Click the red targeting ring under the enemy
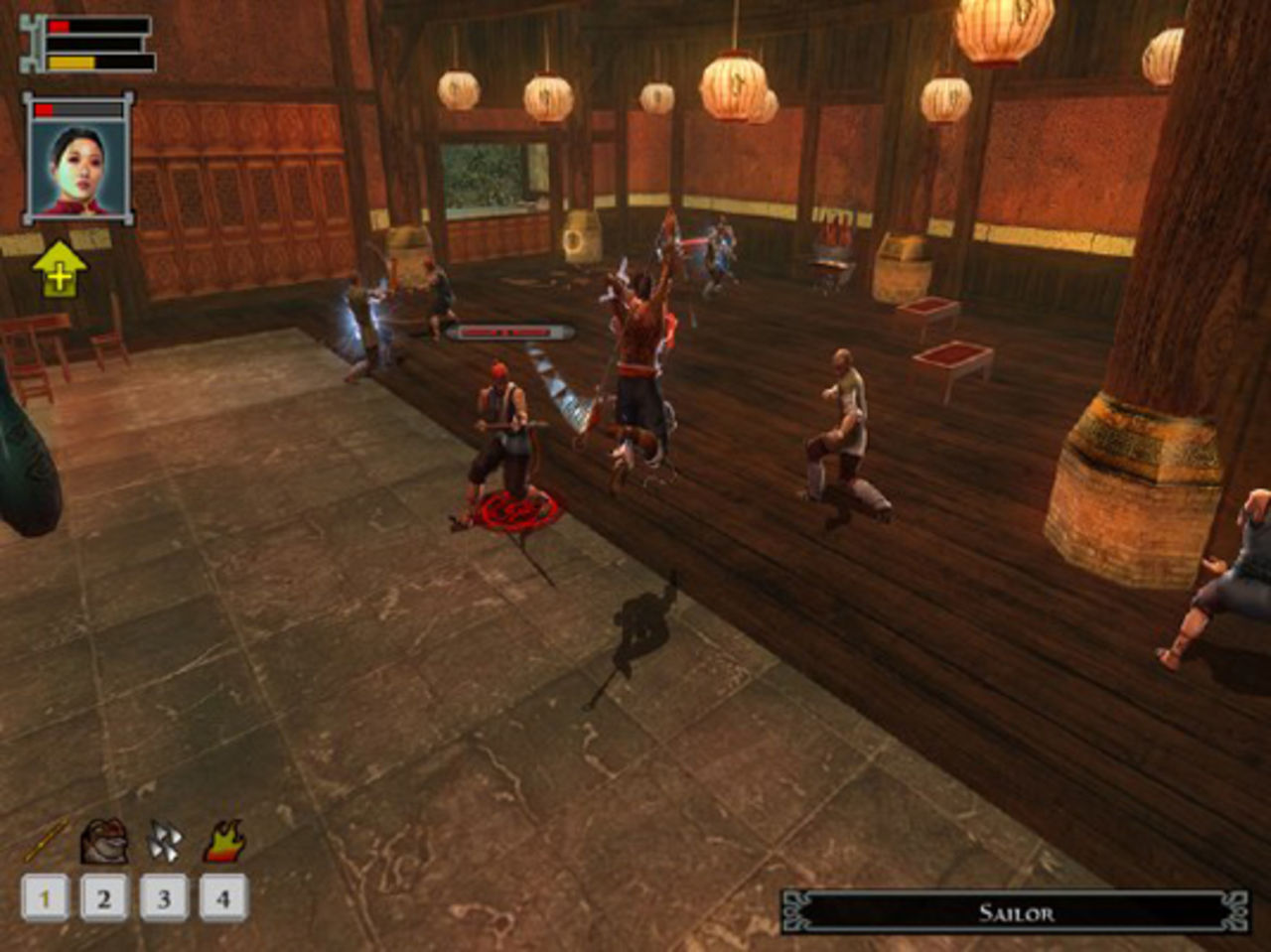This screenshot has height=952, width=1271. tap(516, 510)
